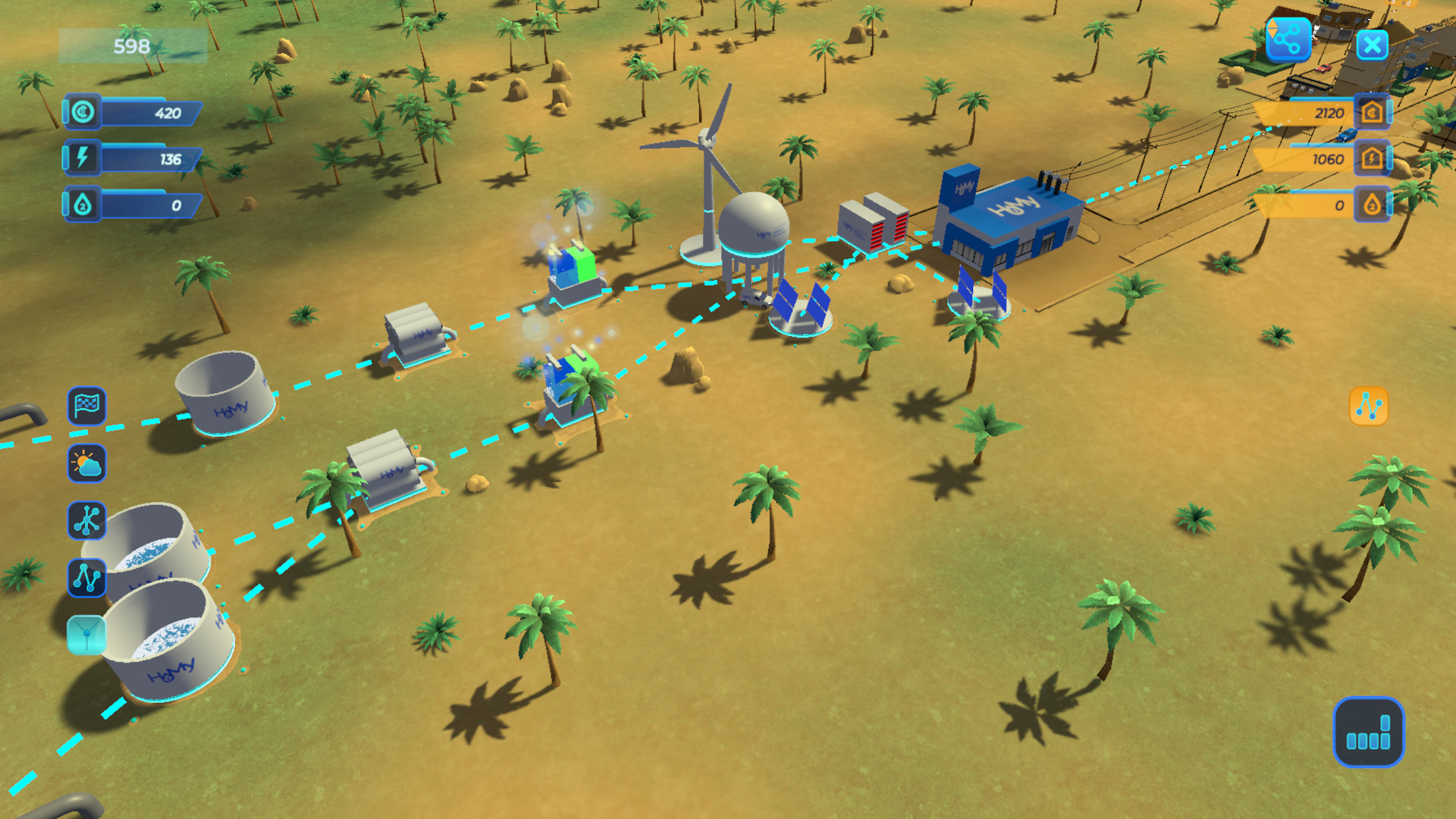Click the hydrogen droplet icon beside the blue bar
Image resolution: width=1456 pixels, height=819 pixels.
click(83, 205)
